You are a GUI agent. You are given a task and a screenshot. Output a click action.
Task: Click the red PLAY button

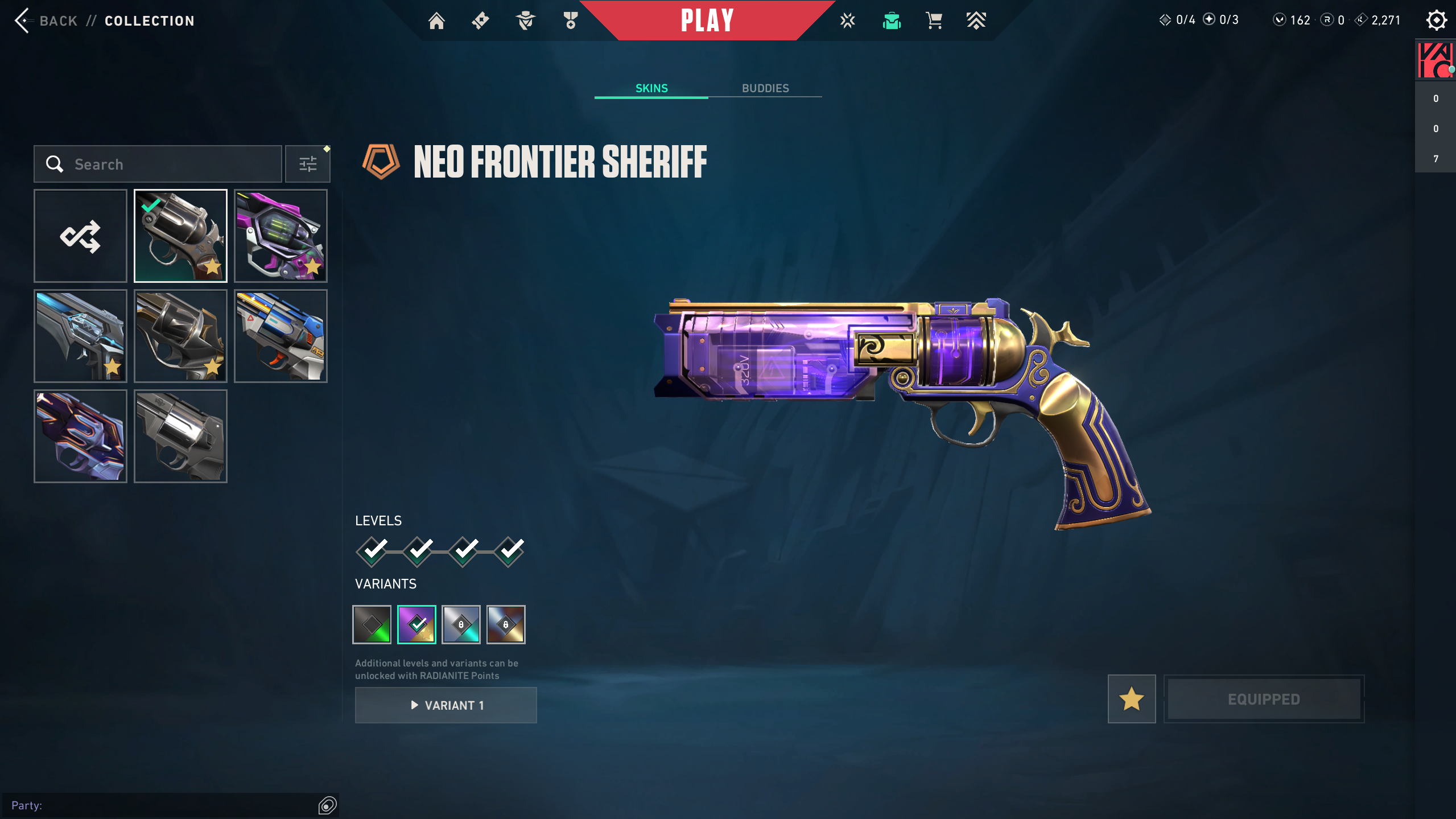coord(707,20)
